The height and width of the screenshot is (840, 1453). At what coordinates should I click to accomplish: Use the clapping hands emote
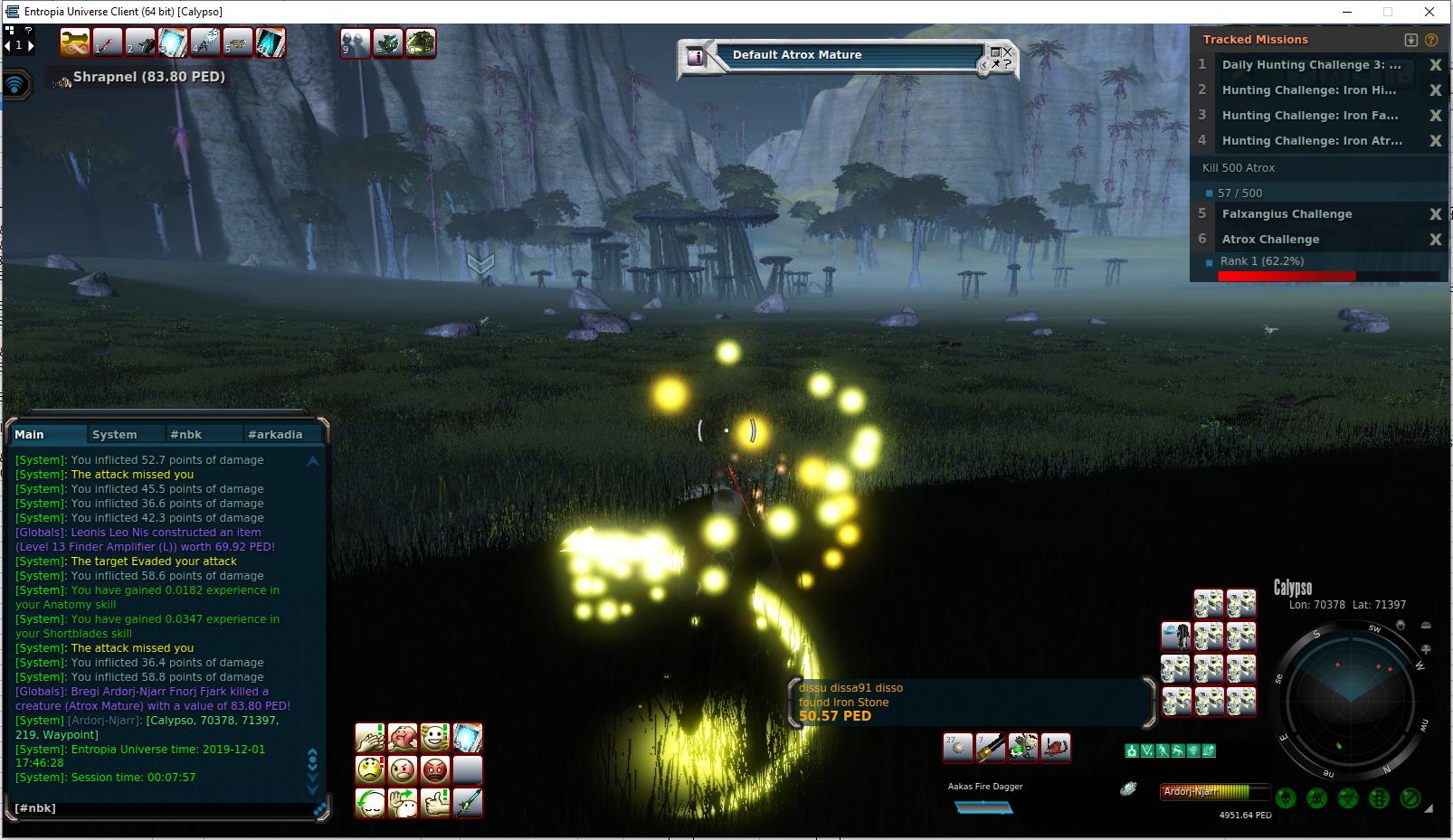370,738
